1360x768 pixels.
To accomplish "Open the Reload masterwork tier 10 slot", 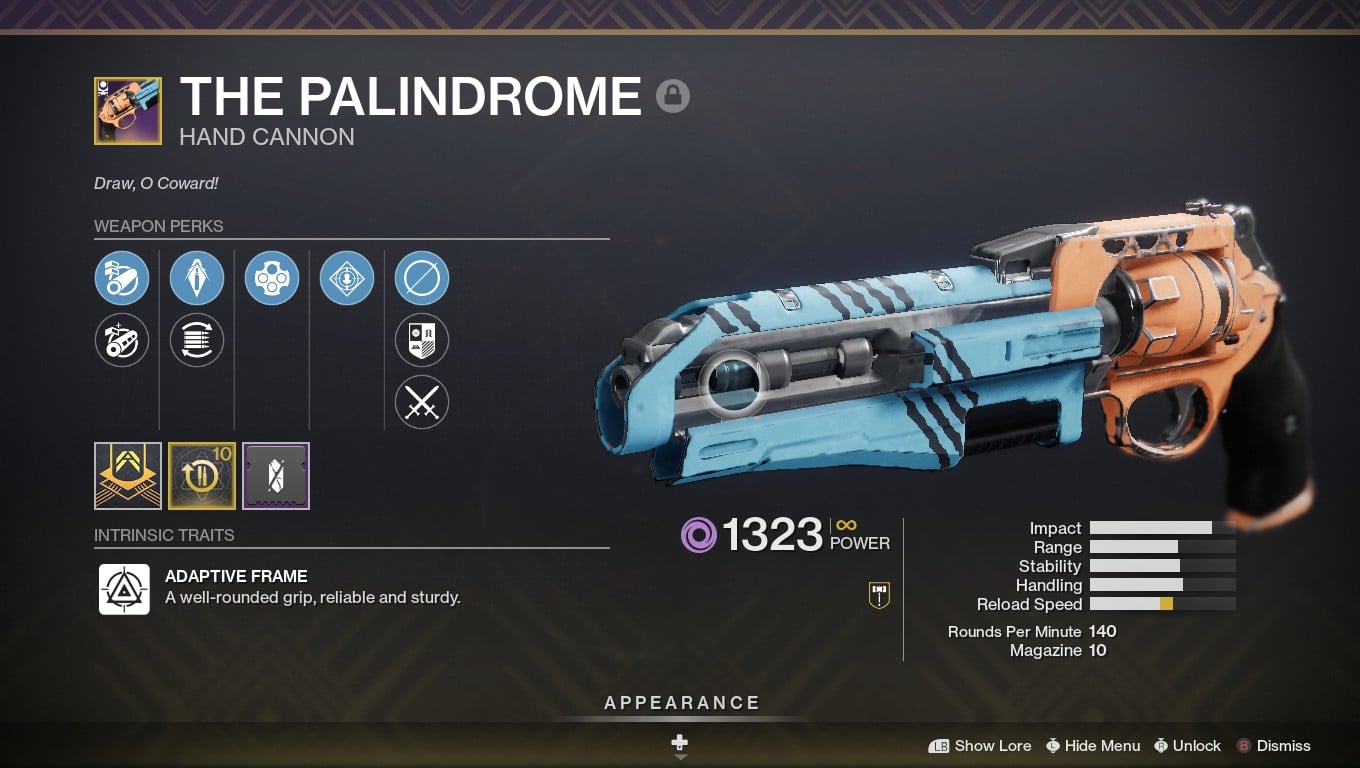I will [202, 476].
